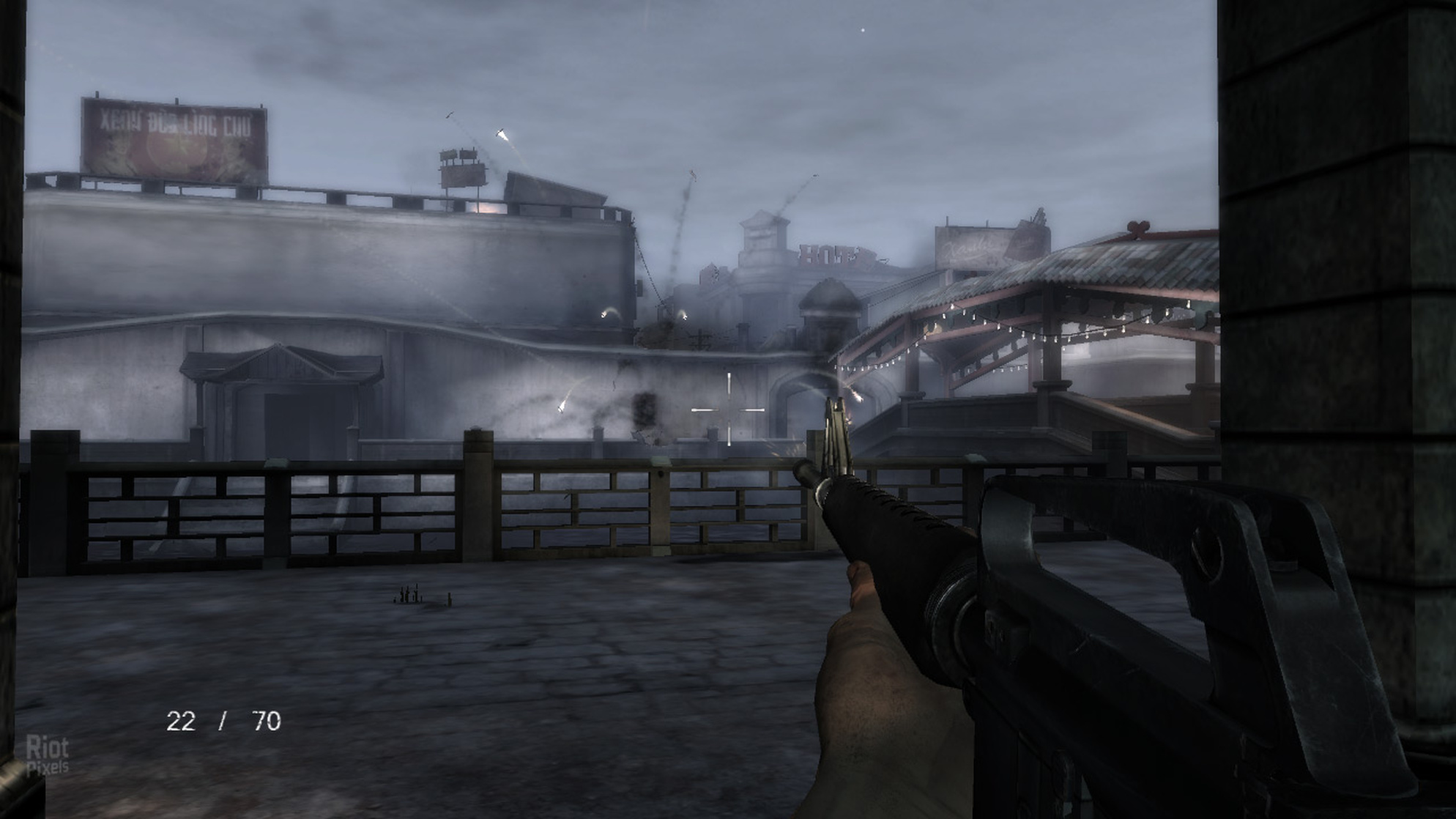Click the rifle's front sight post

835,407
